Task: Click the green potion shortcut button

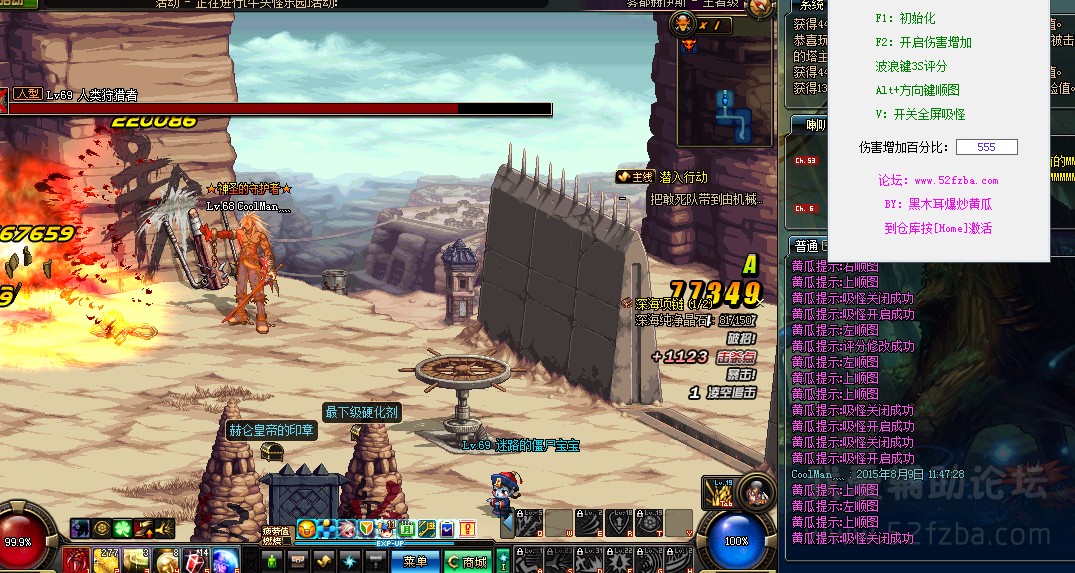Action: click(x=272, y=562)
